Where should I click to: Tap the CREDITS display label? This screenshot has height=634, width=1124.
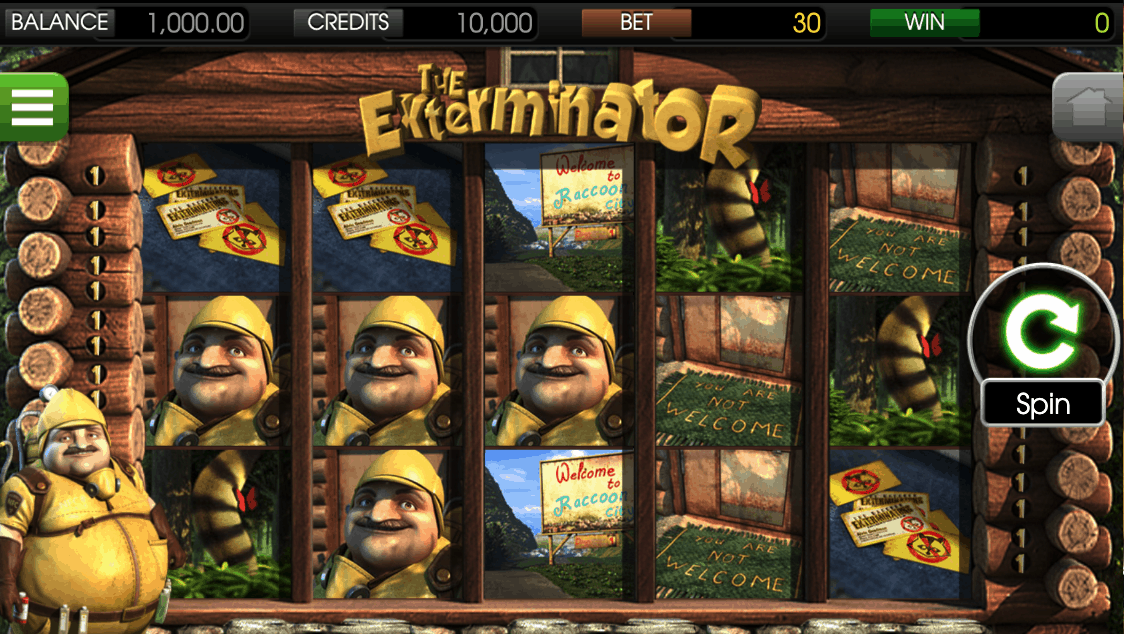click(x=348, y=23)
